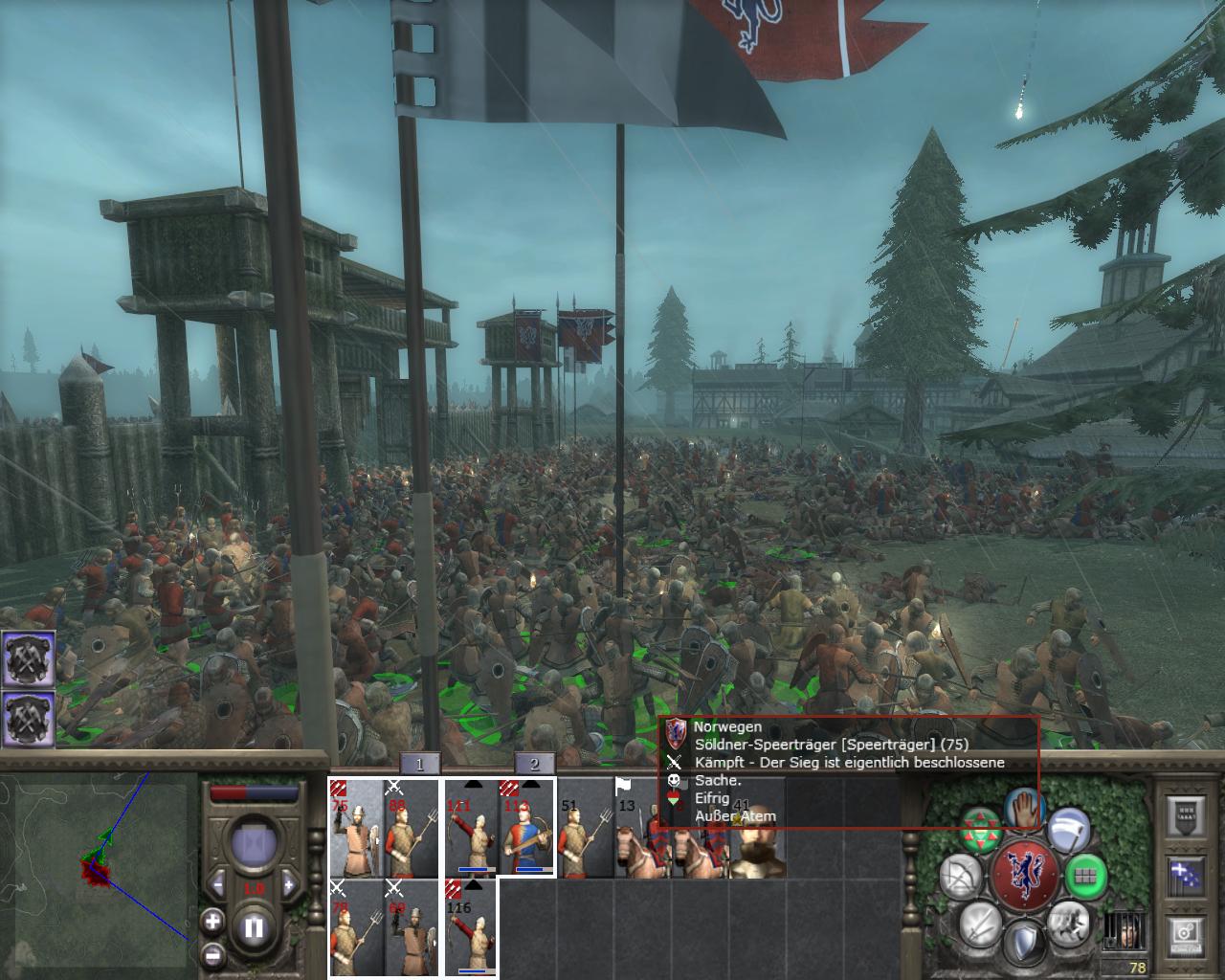Toggle run mode with the running figure button

[x=1067, y=922]
